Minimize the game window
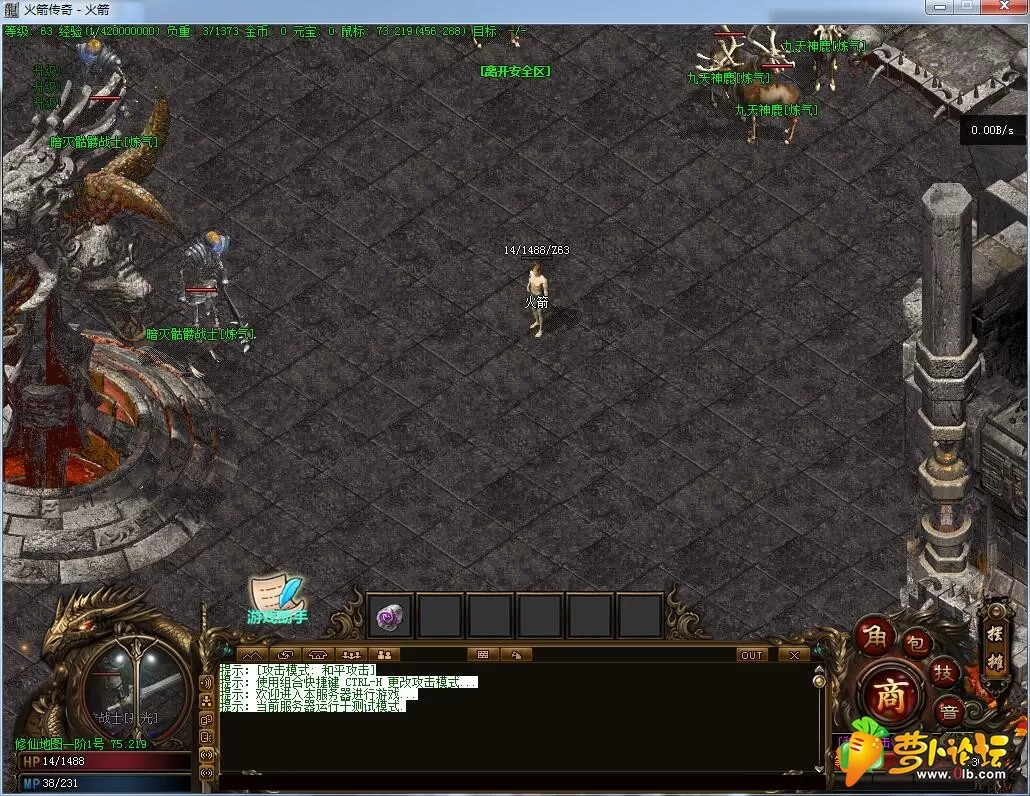 point(940,7)
